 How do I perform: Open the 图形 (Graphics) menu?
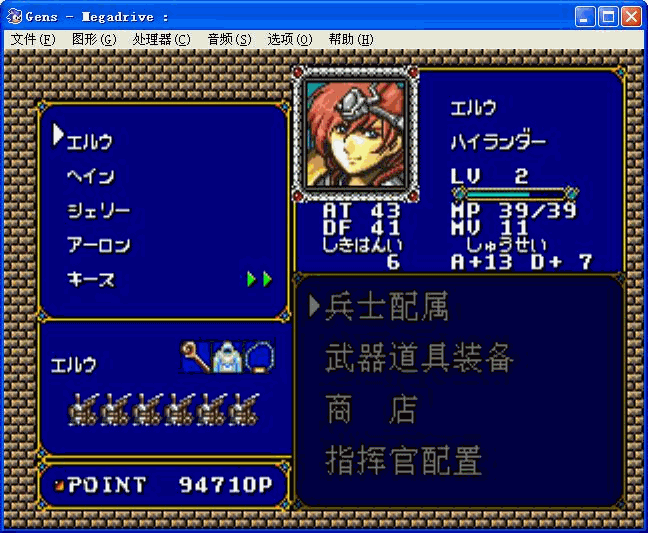click(94, 39)
